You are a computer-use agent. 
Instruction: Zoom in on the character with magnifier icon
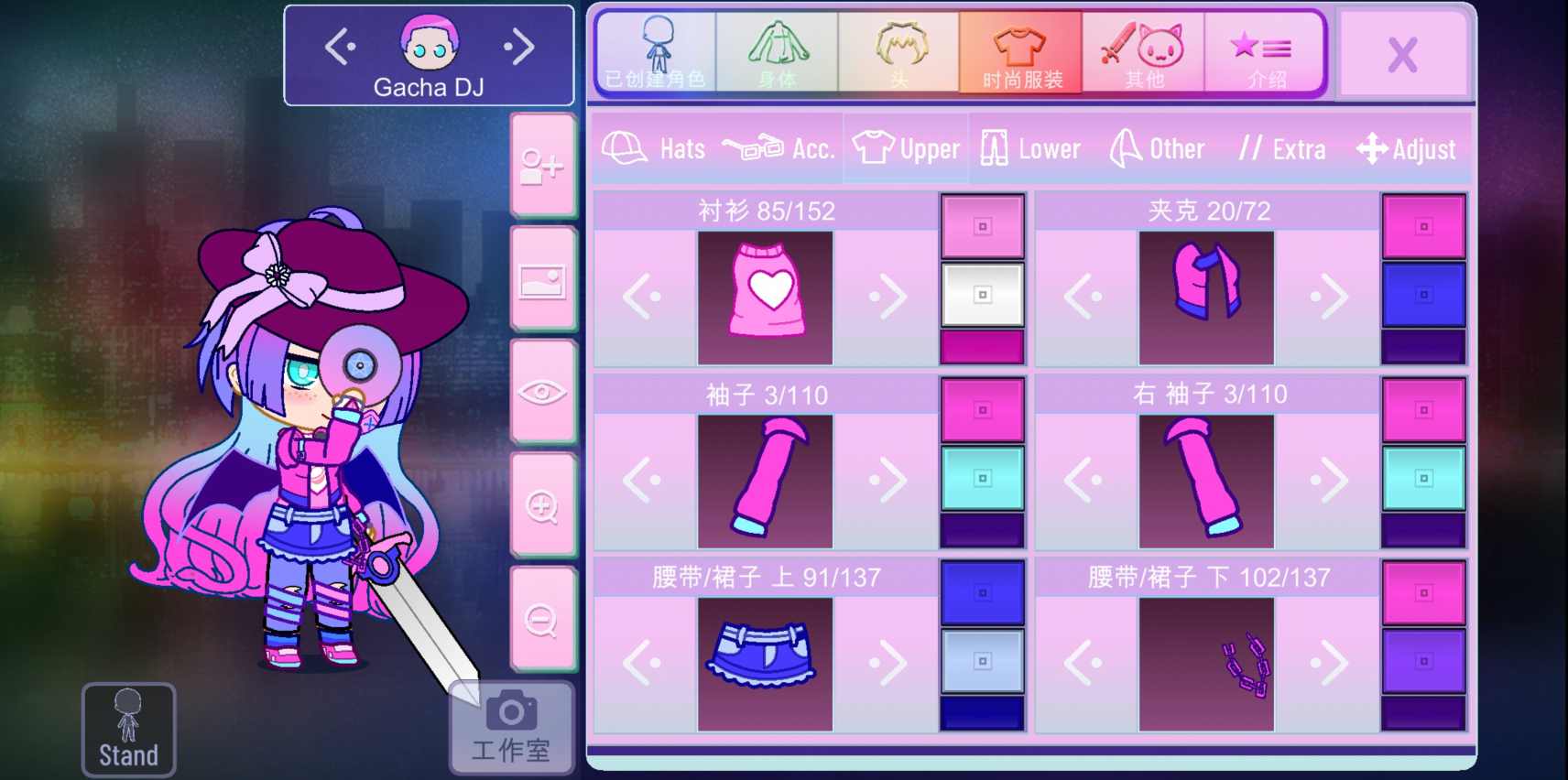tap(543, 504)
